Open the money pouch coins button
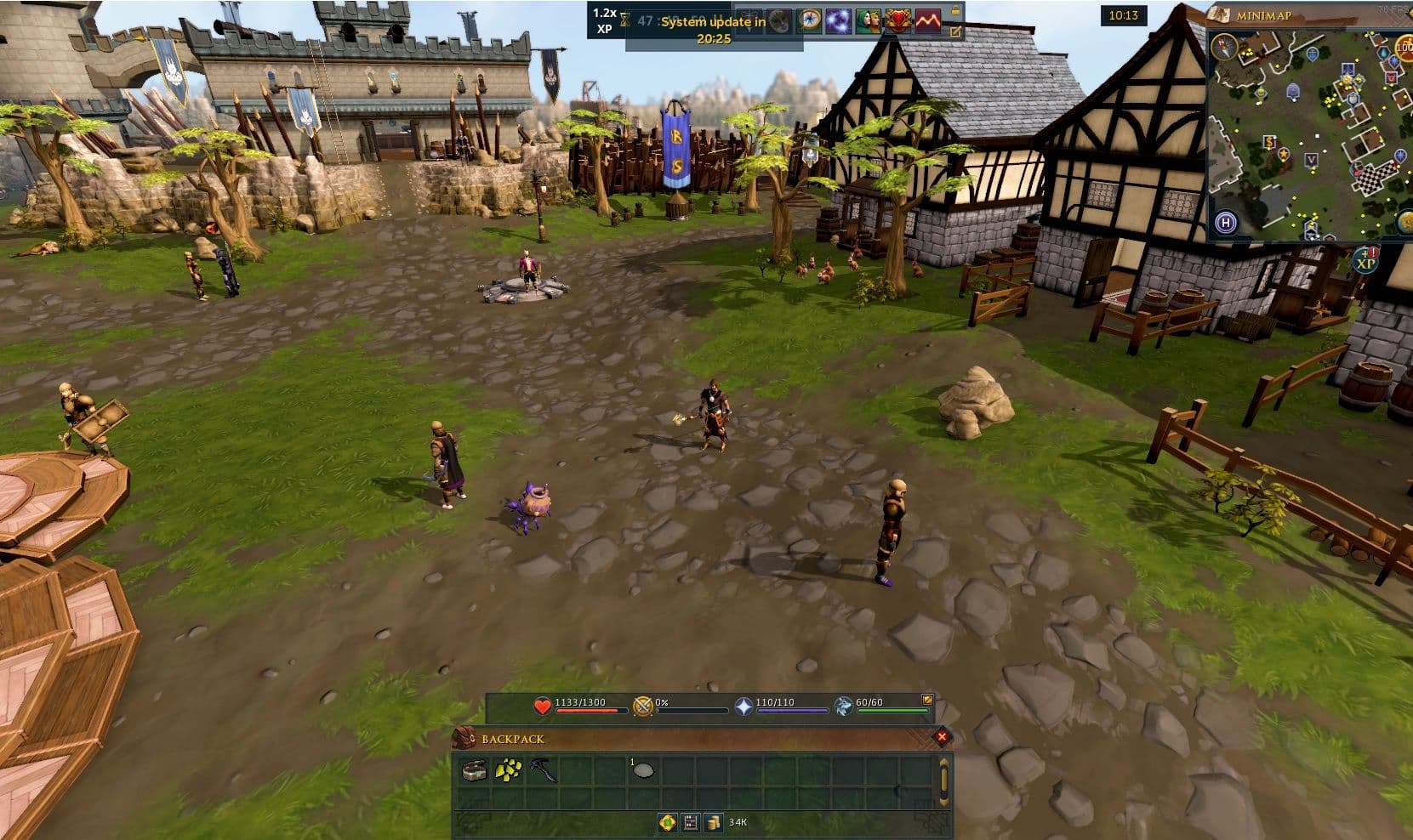This screenshot has width=1413, height=840. 713,822
